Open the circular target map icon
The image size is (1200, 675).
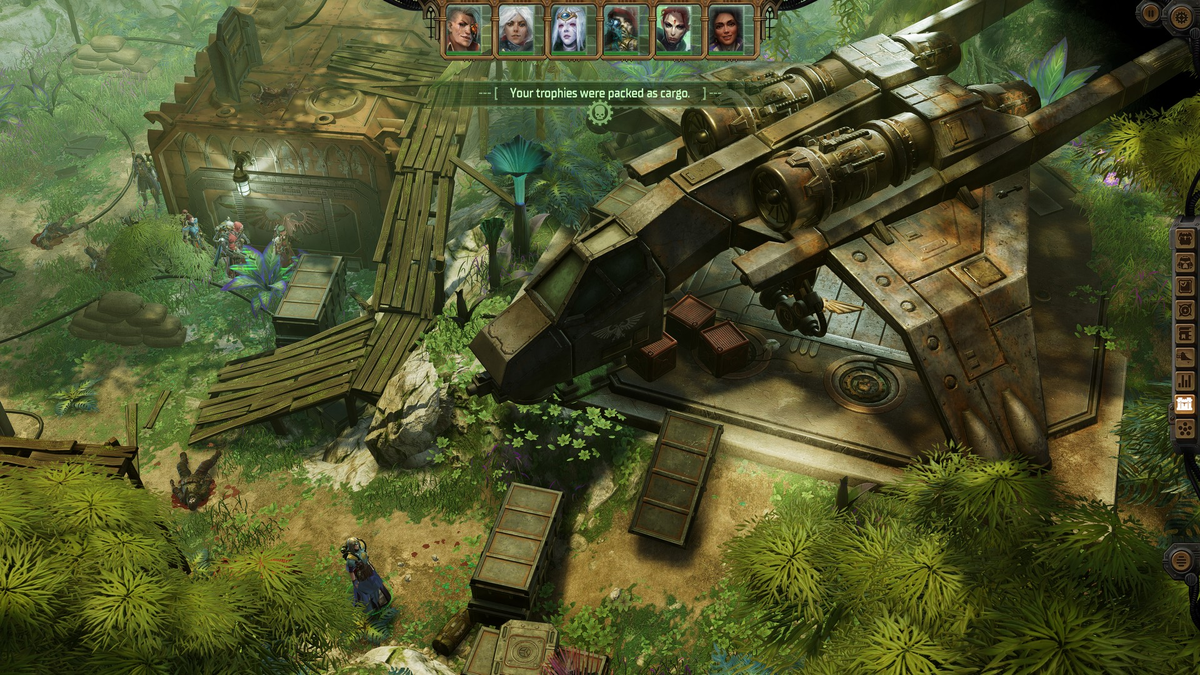(x=1185, y=309)
